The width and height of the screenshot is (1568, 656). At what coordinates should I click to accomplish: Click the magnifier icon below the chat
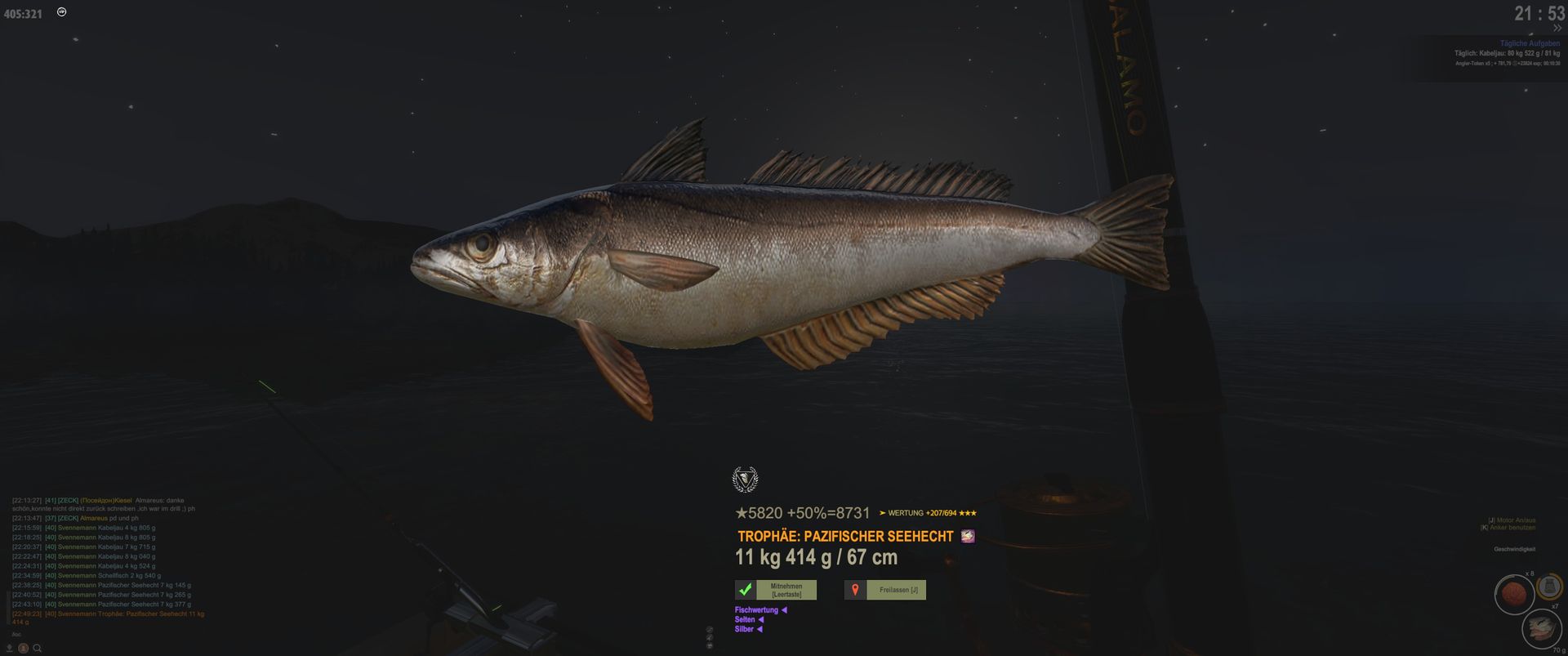pos(37,649)
